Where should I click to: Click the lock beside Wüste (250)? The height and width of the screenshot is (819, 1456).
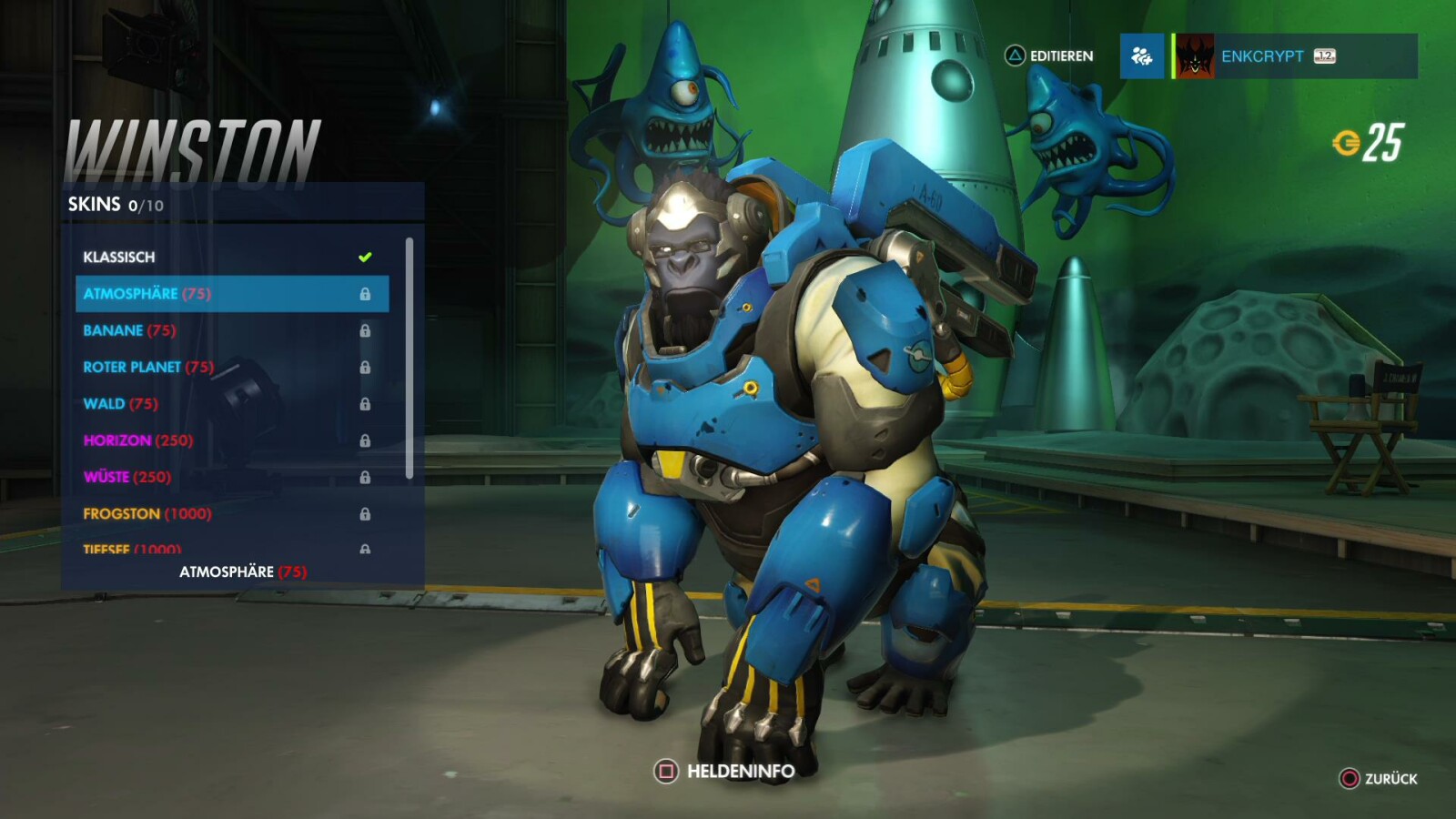[x=366, y=477]
